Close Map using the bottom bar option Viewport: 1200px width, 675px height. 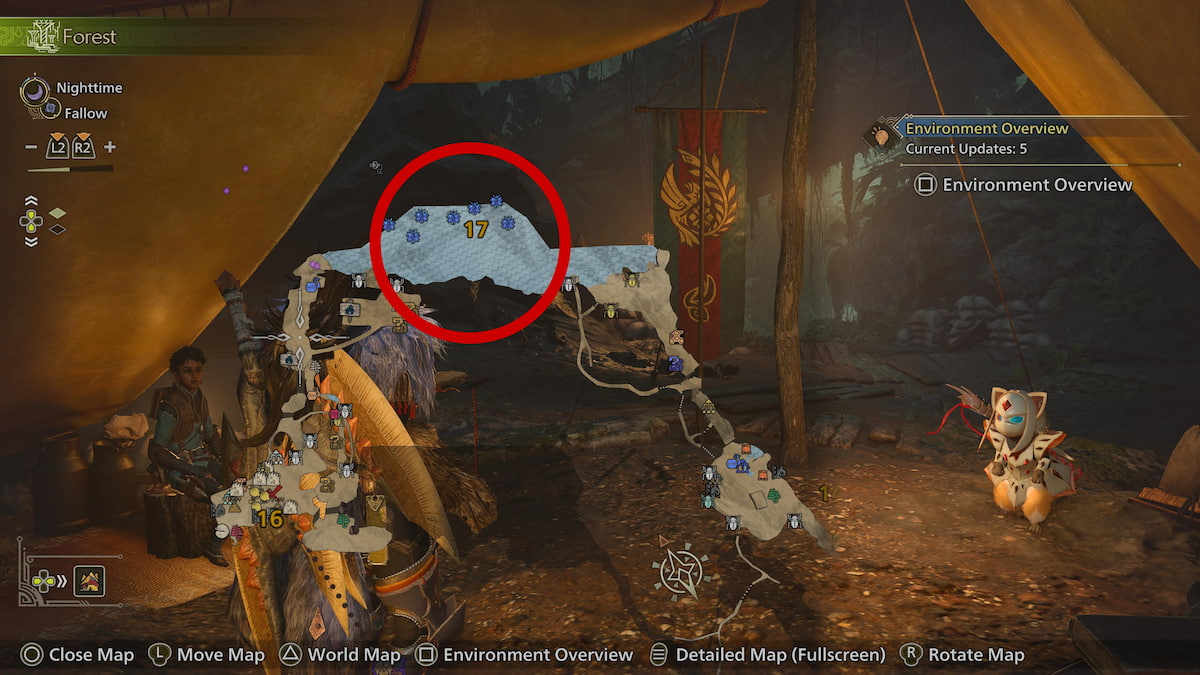pos(78,655)
